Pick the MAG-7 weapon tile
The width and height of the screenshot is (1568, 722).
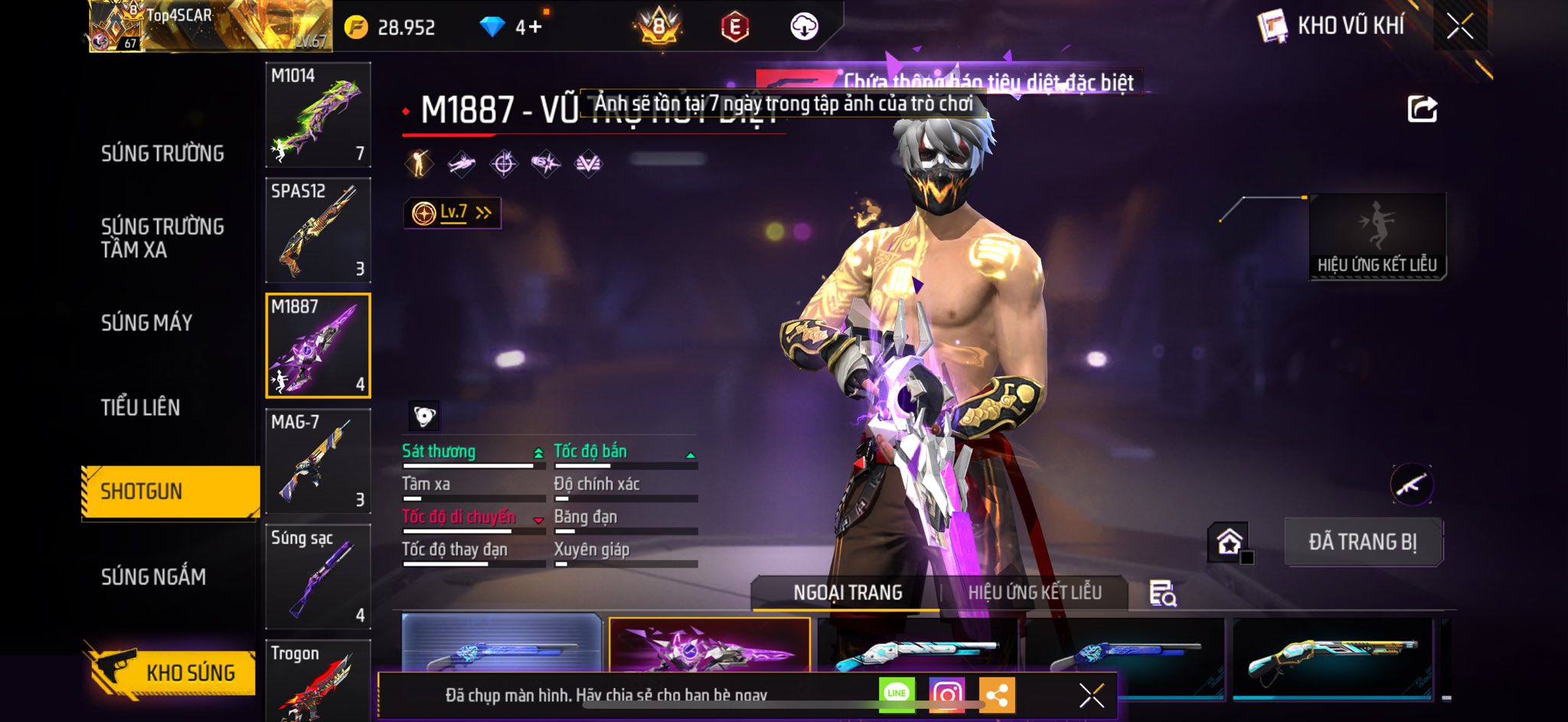click(318, 461)
